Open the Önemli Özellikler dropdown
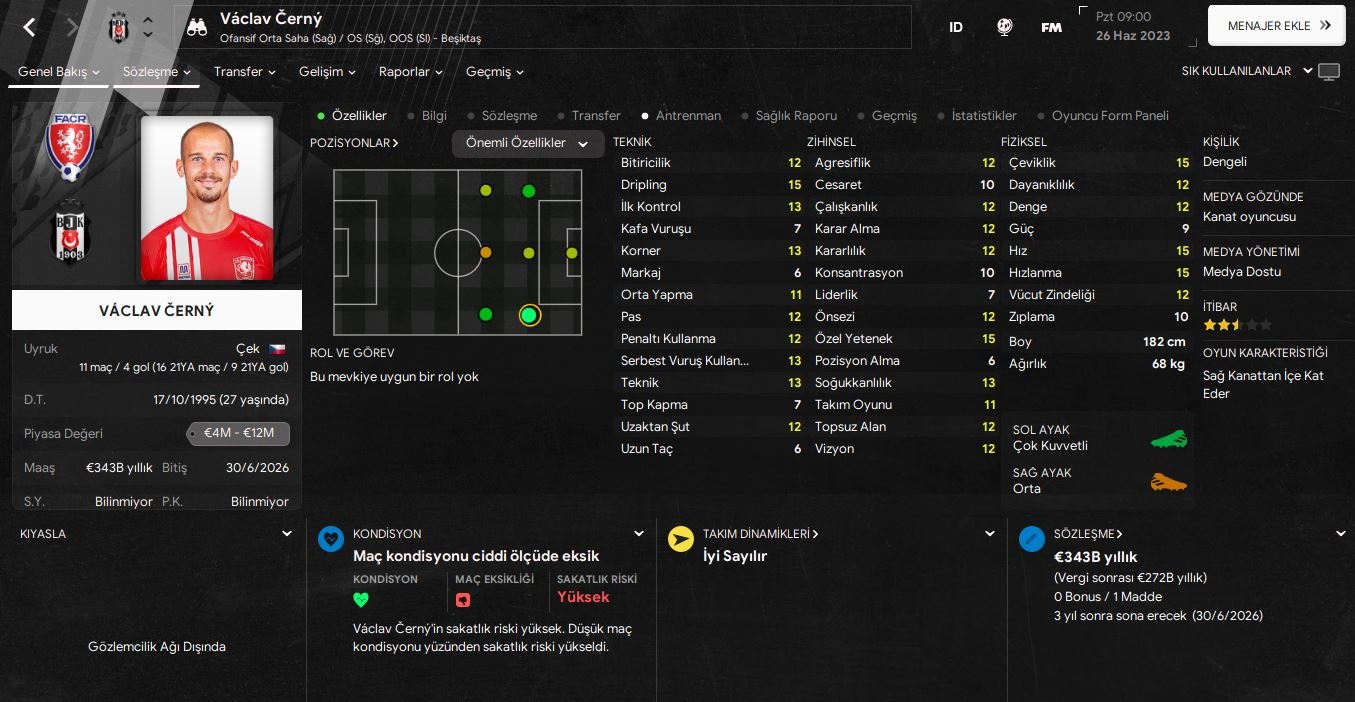 [528, 144]
